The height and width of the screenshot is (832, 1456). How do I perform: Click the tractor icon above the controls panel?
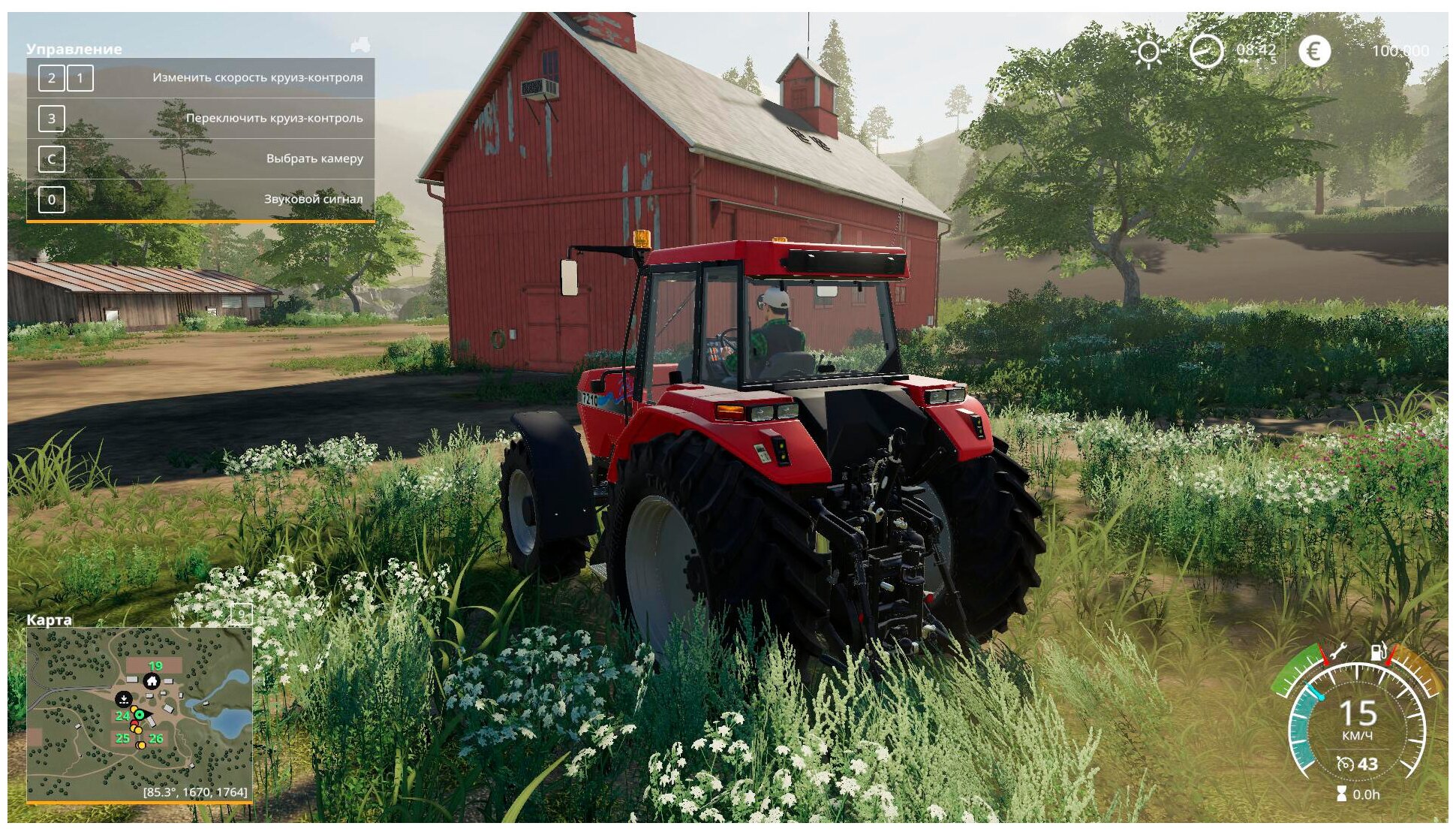tap(360, 45)
